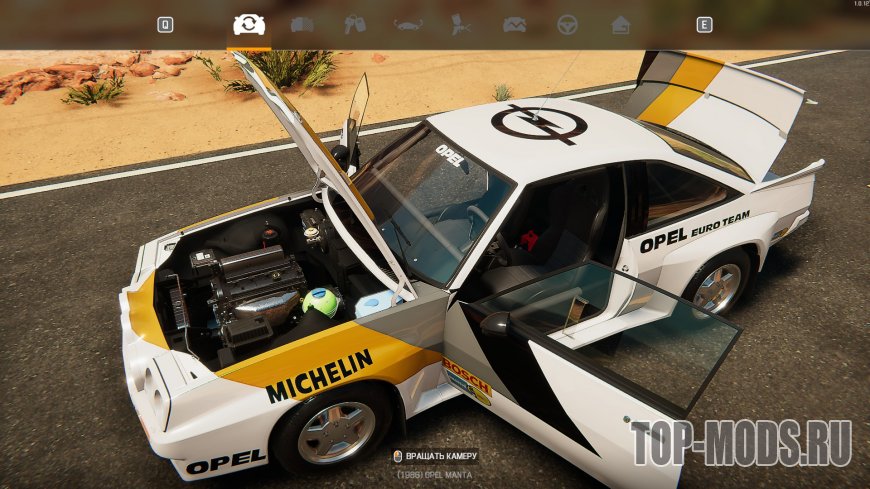Select the steering wheel tab
870x489 pixels.
pyautogui.click(x=567, y=24)
